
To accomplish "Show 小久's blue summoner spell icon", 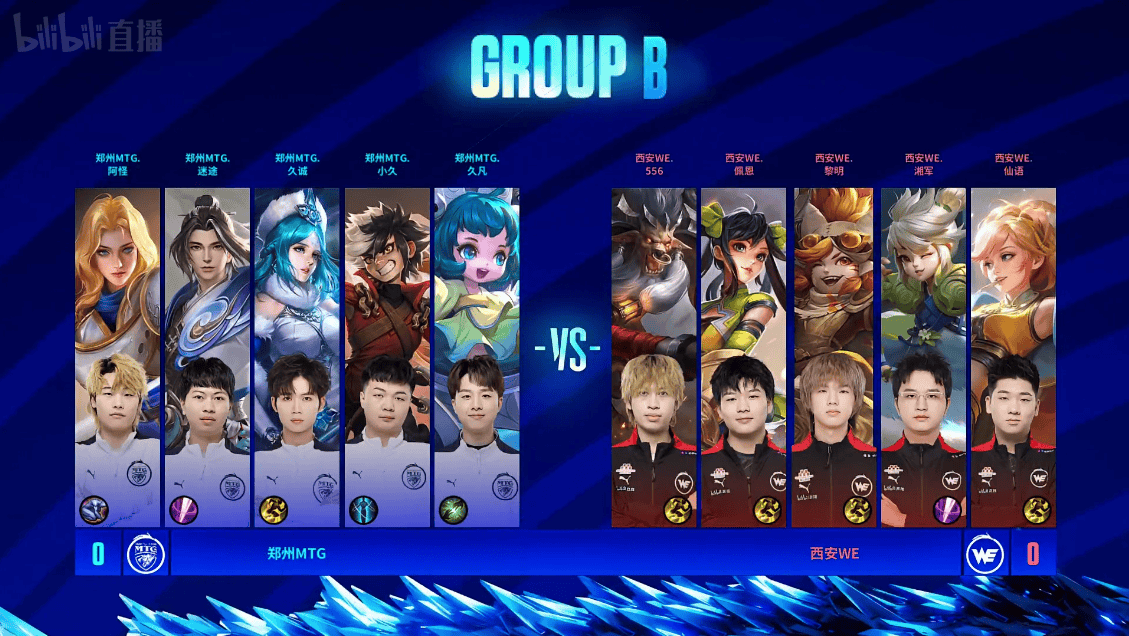I will coord(363,510).
